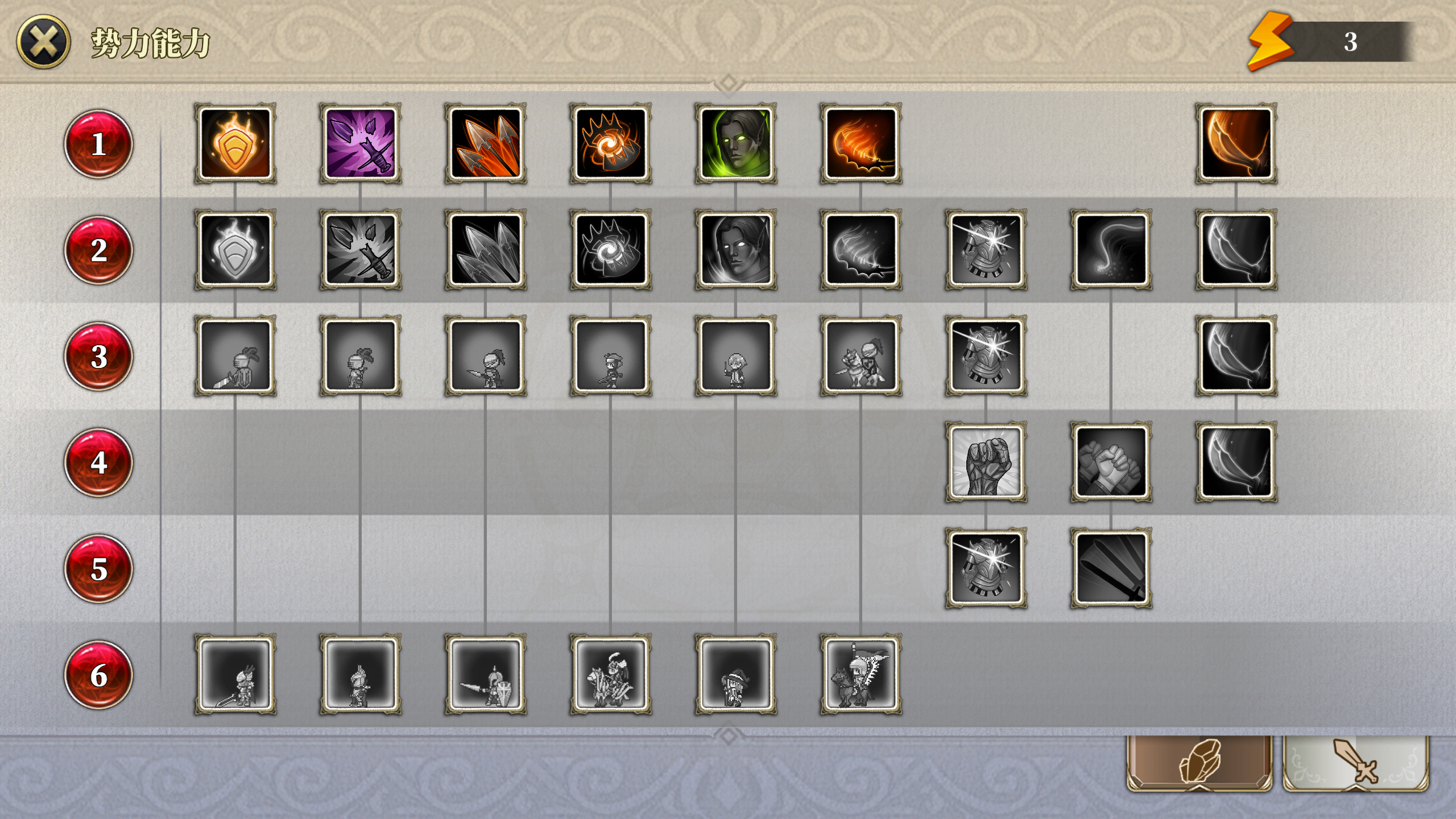Pick the green-eyed elf portrait ability
The width and height of the screenshot is (1456, 819).
click(736, 143)
